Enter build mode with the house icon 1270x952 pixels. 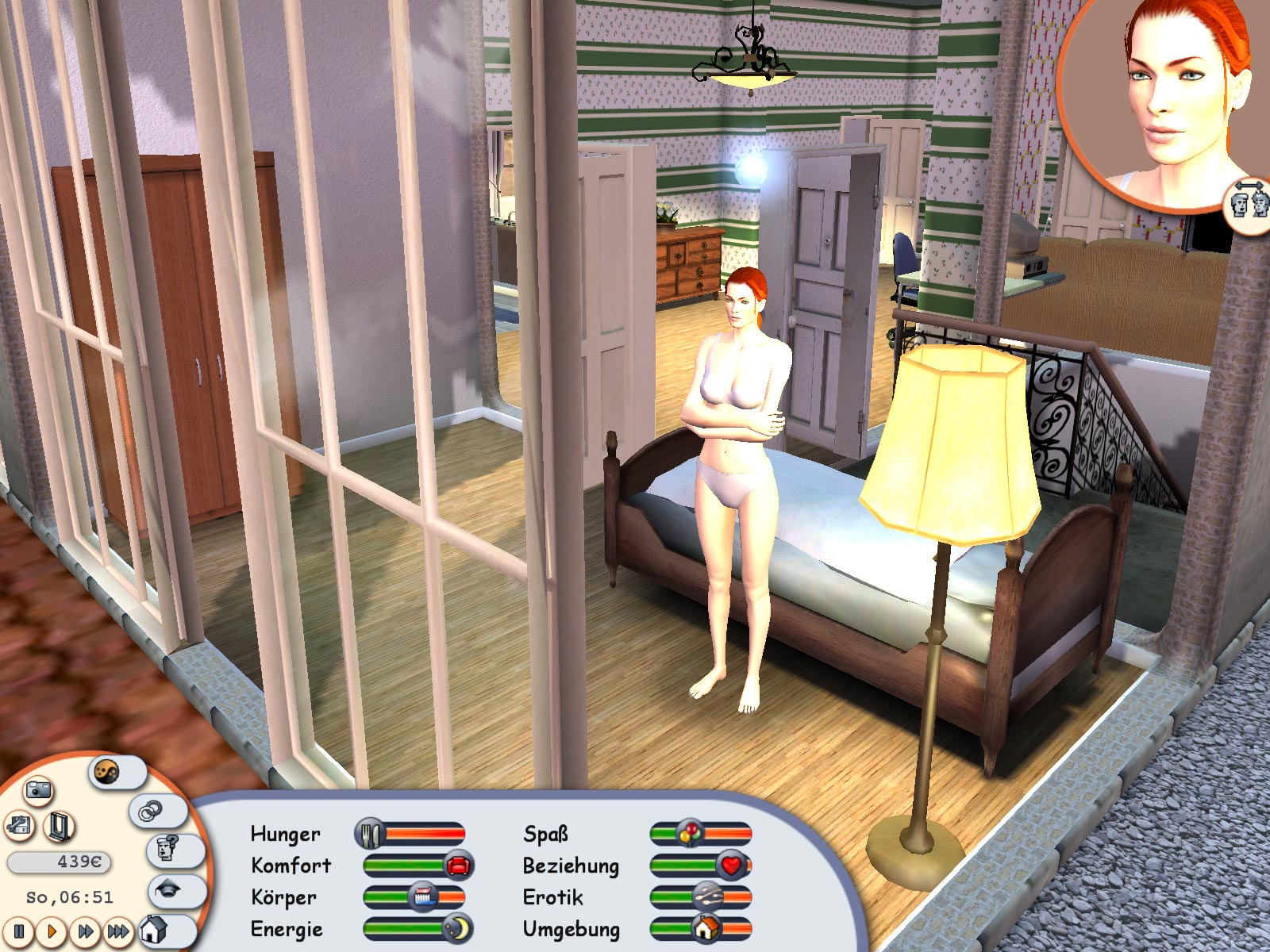pyautogui.click(x=154, y=931)
